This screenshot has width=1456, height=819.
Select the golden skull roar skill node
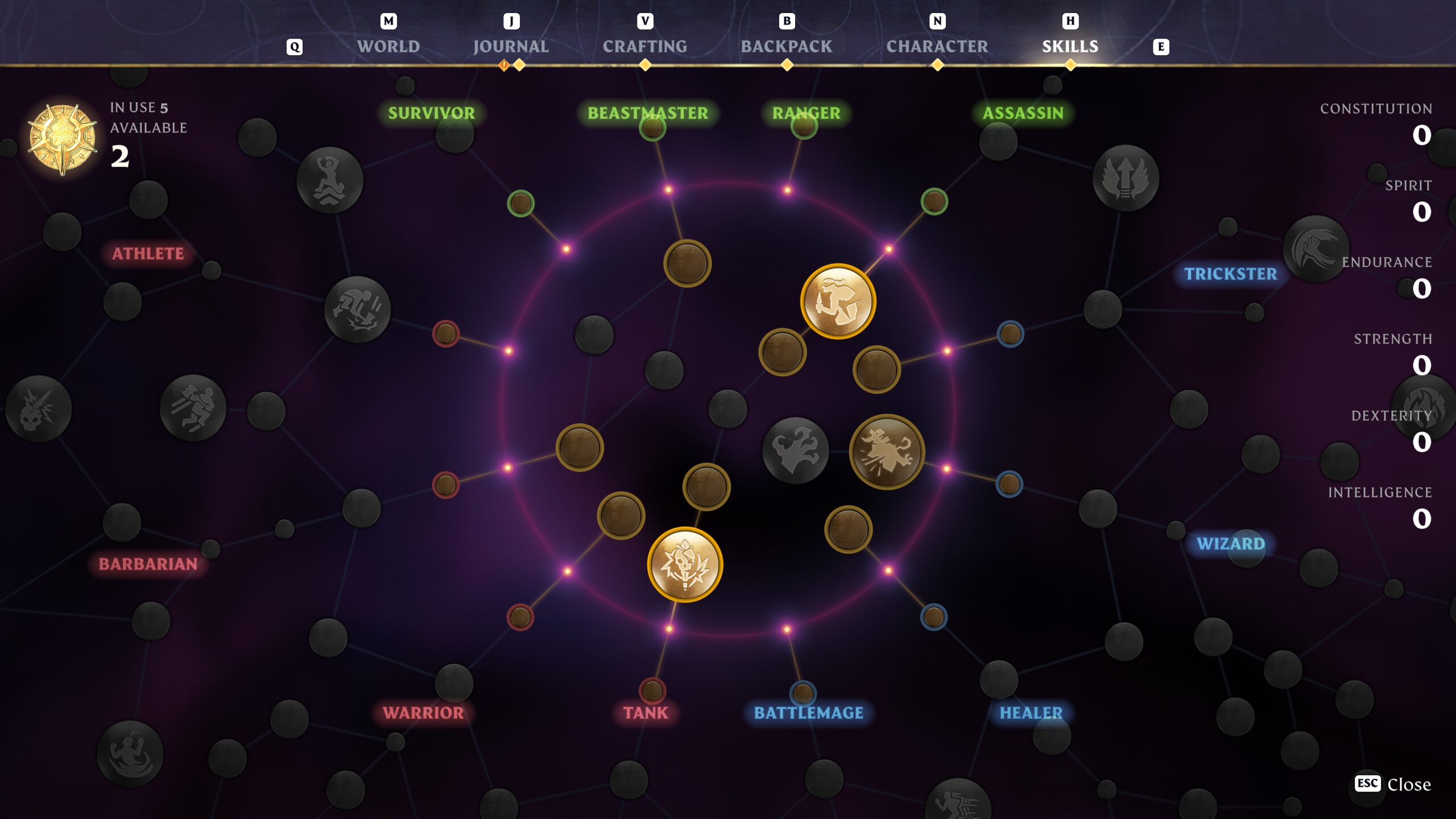point(685,564)
